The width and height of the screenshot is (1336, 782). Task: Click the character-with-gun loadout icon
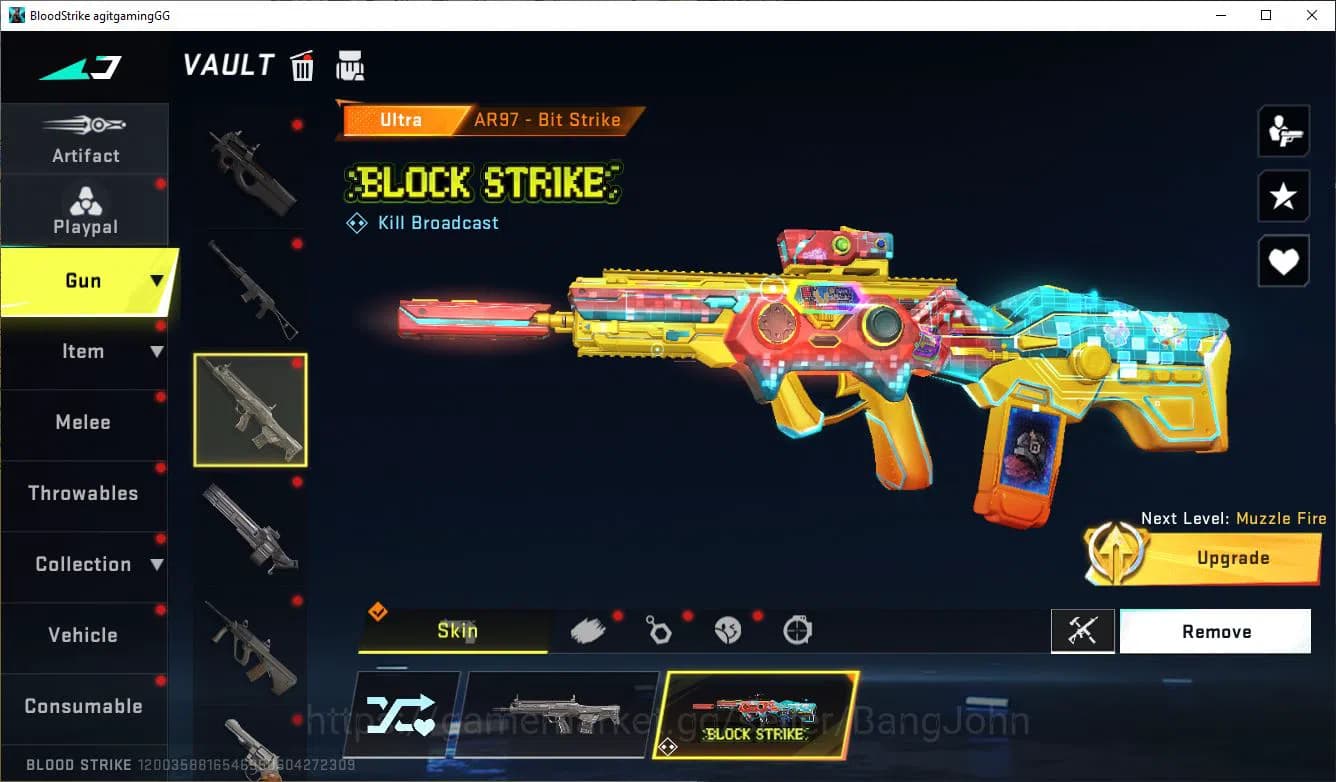(x=1283, y=130)
